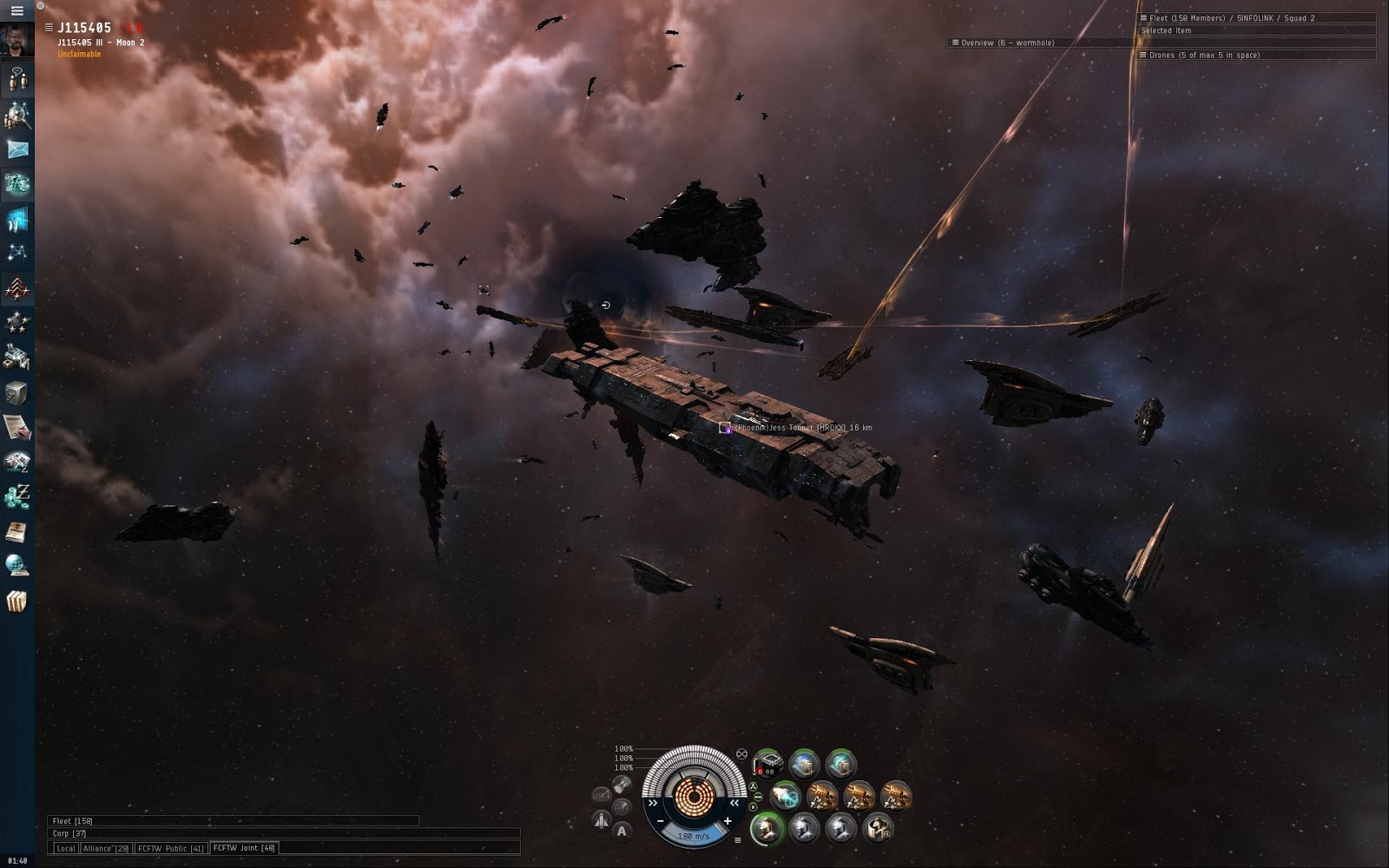Open the journal icon with writing hand
Viewport: 1389px width, 868px height.
pos(16,427)
